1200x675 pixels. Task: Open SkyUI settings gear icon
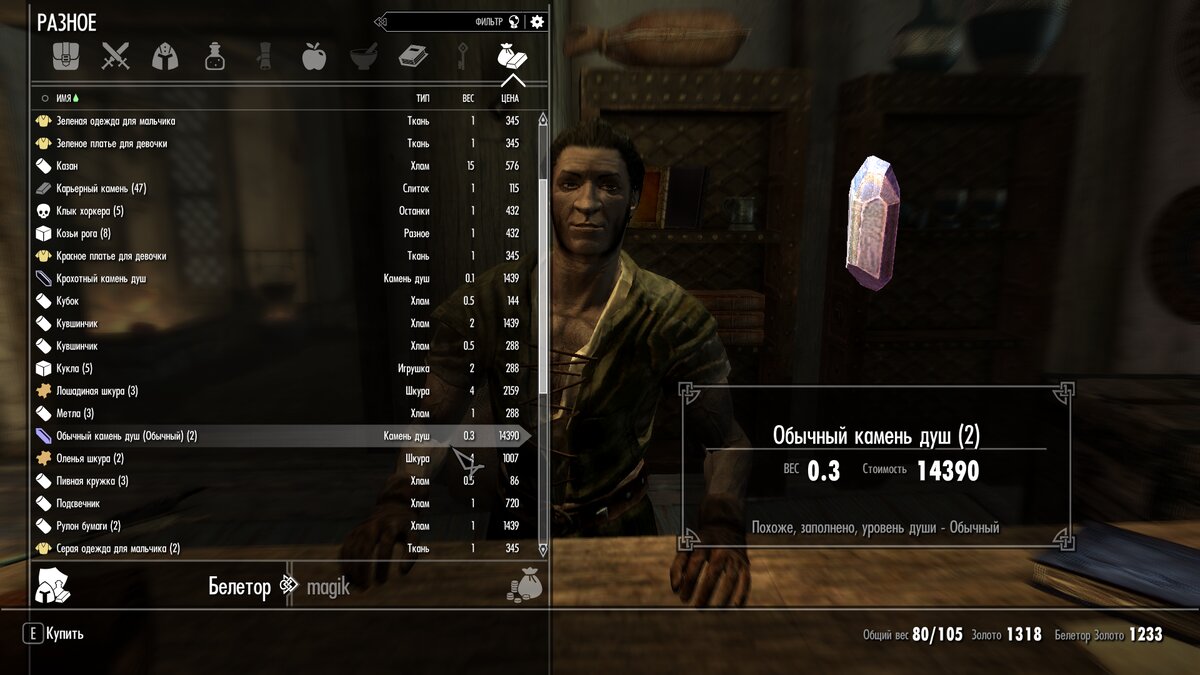[x=538, y=22]
